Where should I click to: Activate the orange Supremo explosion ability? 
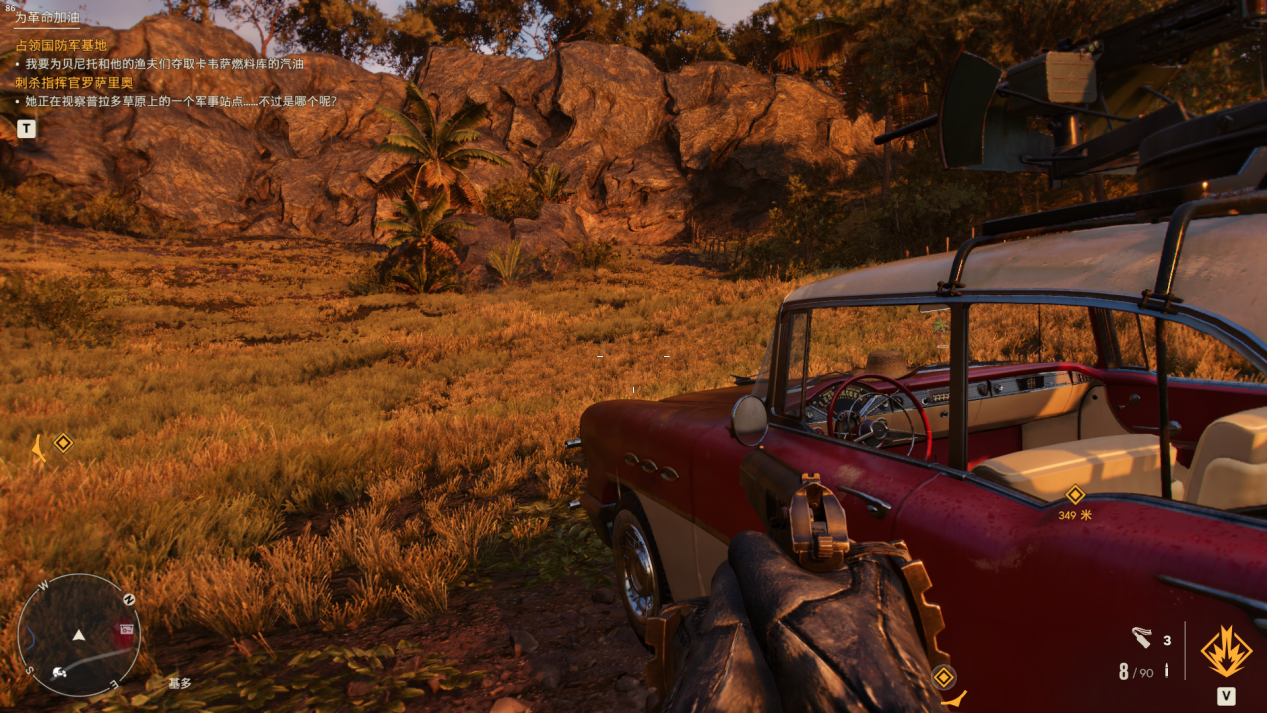1226,651
